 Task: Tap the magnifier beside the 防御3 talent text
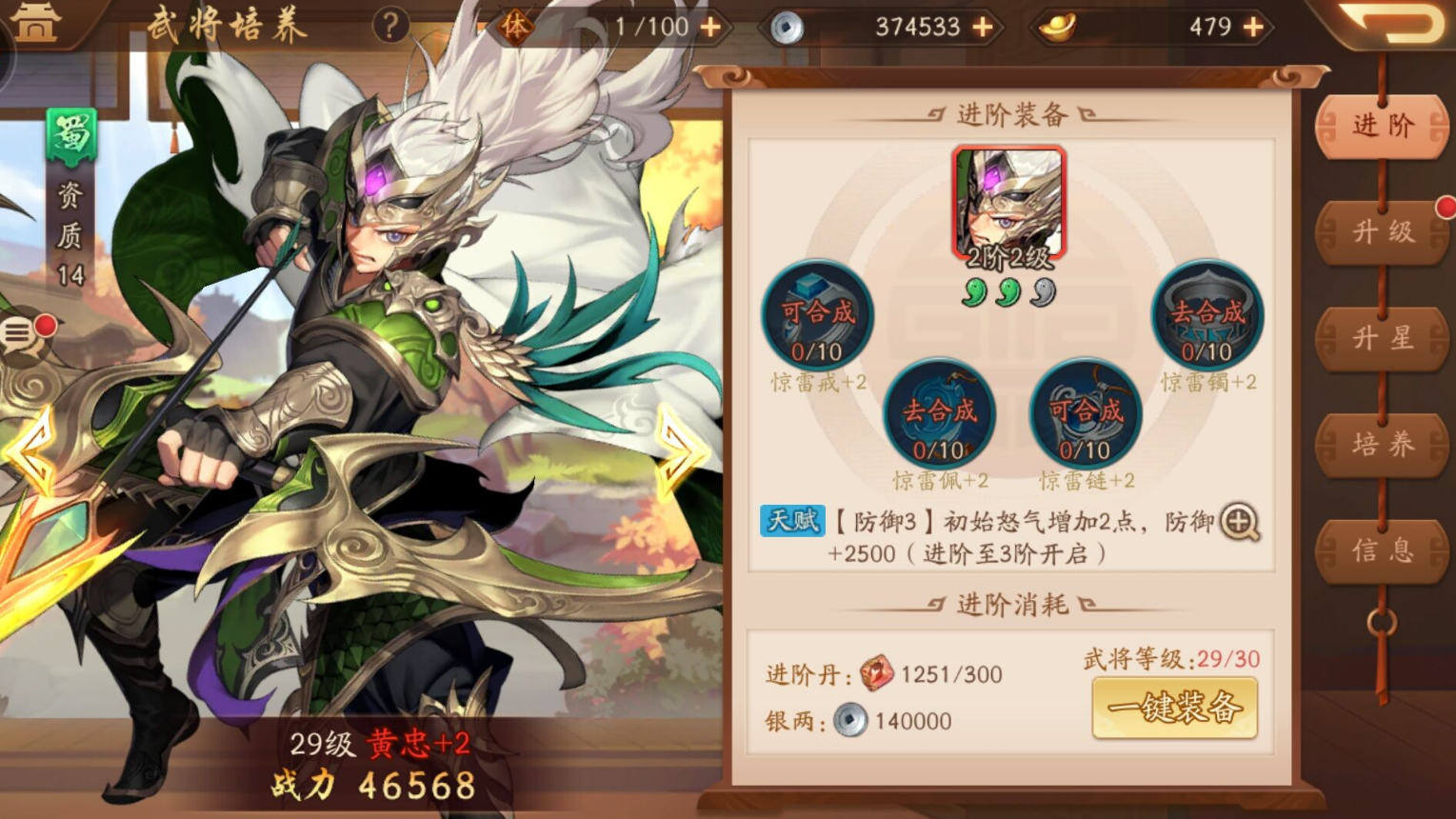1240,523
